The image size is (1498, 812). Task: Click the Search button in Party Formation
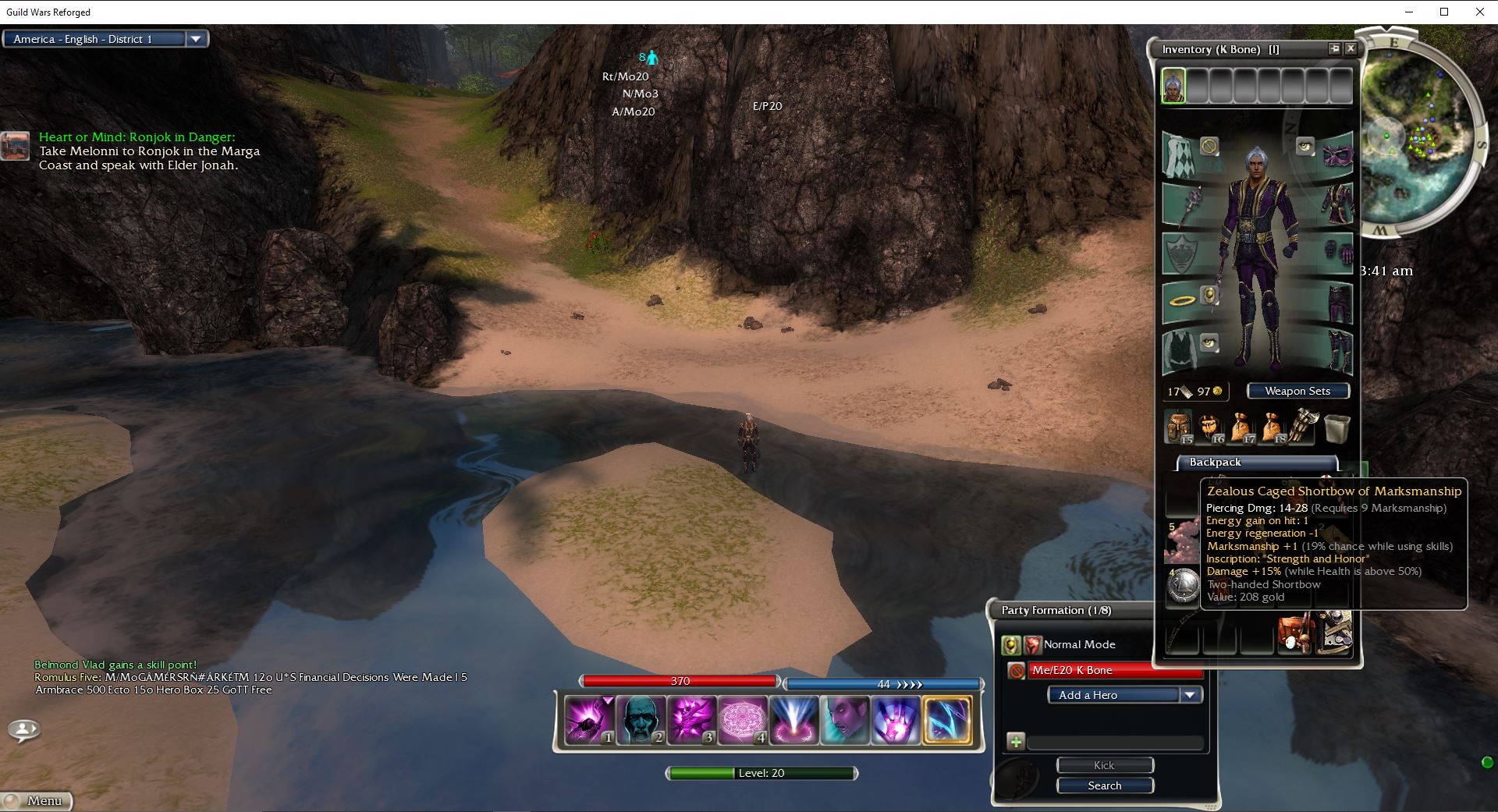[1104, 785]
